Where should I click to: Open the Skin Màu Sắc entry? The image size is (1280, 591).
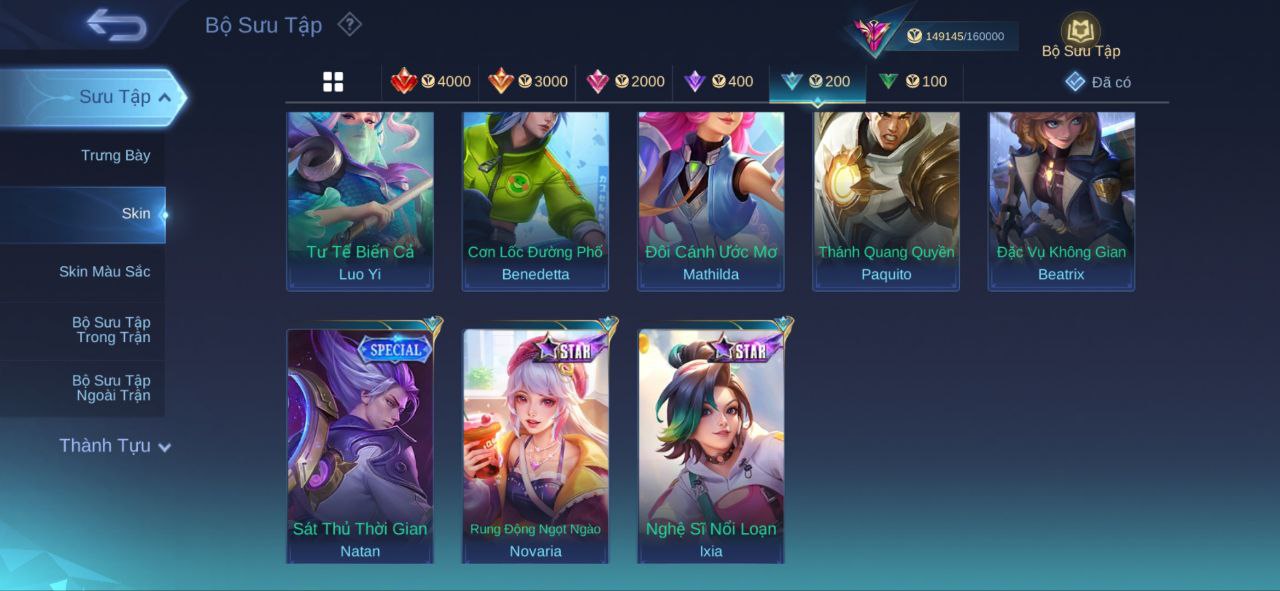[104, 271]
